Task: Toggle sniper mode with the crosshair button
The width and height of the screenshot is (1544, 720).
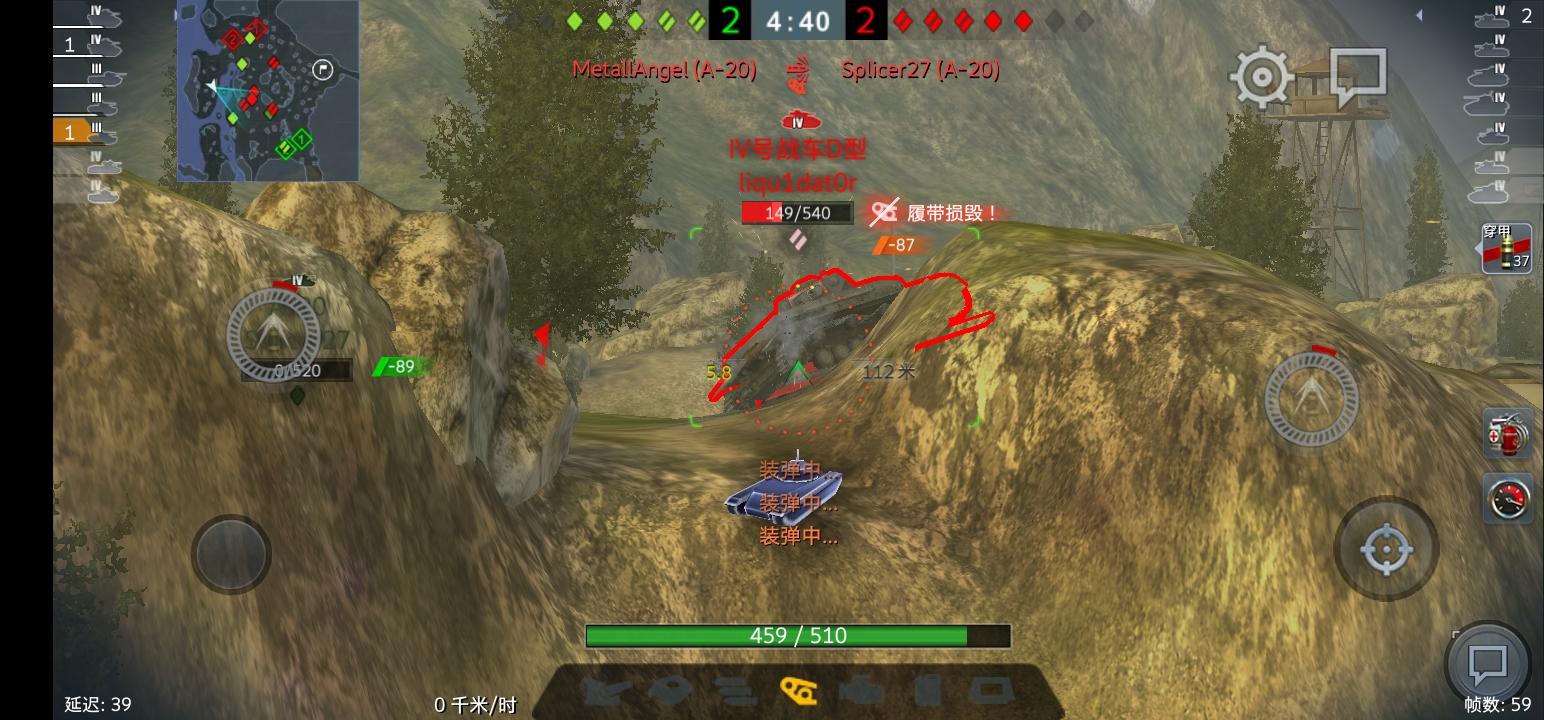Action: click(x=1385, y=549)
